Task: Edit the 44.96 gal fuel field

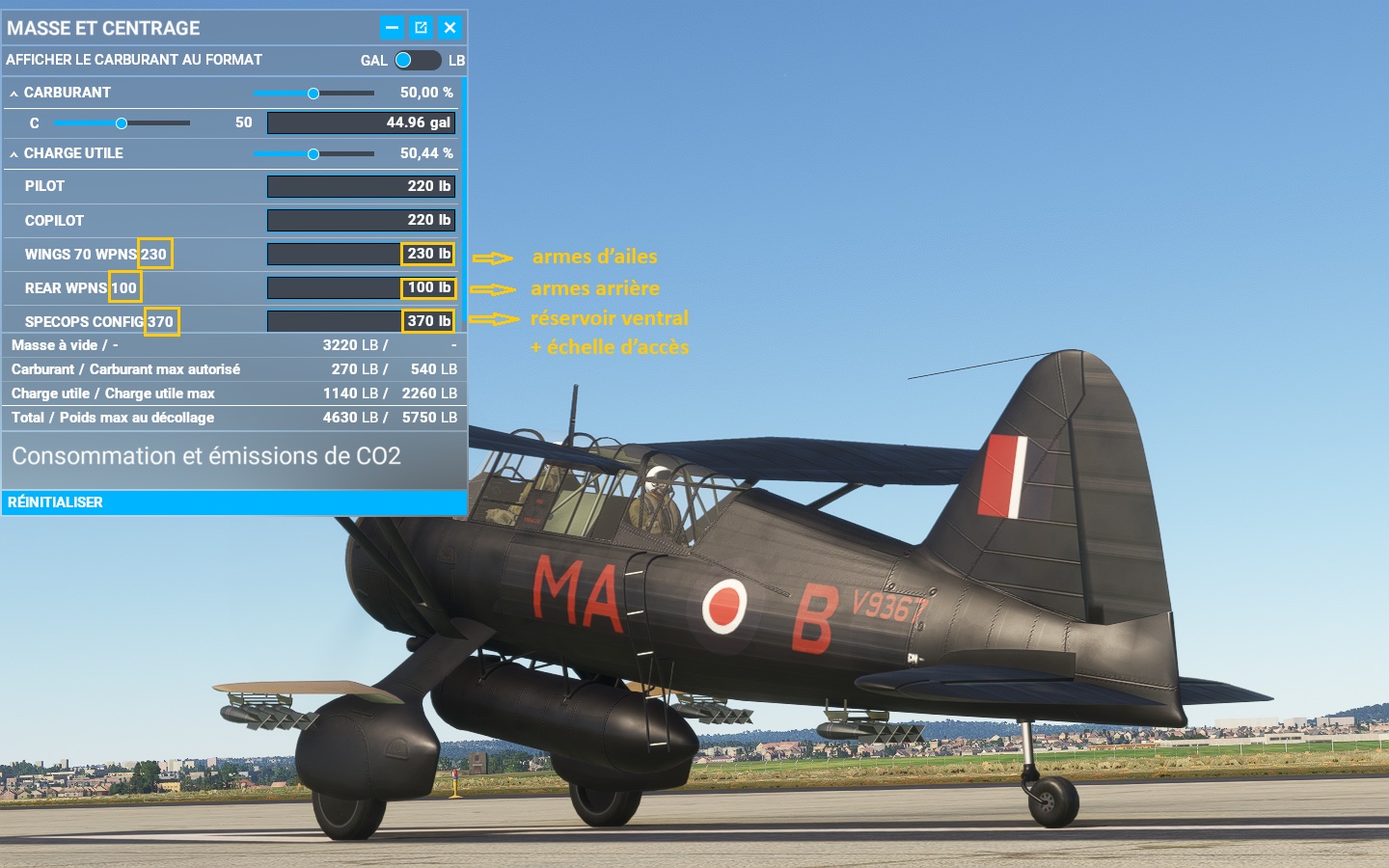Action: 361,123
